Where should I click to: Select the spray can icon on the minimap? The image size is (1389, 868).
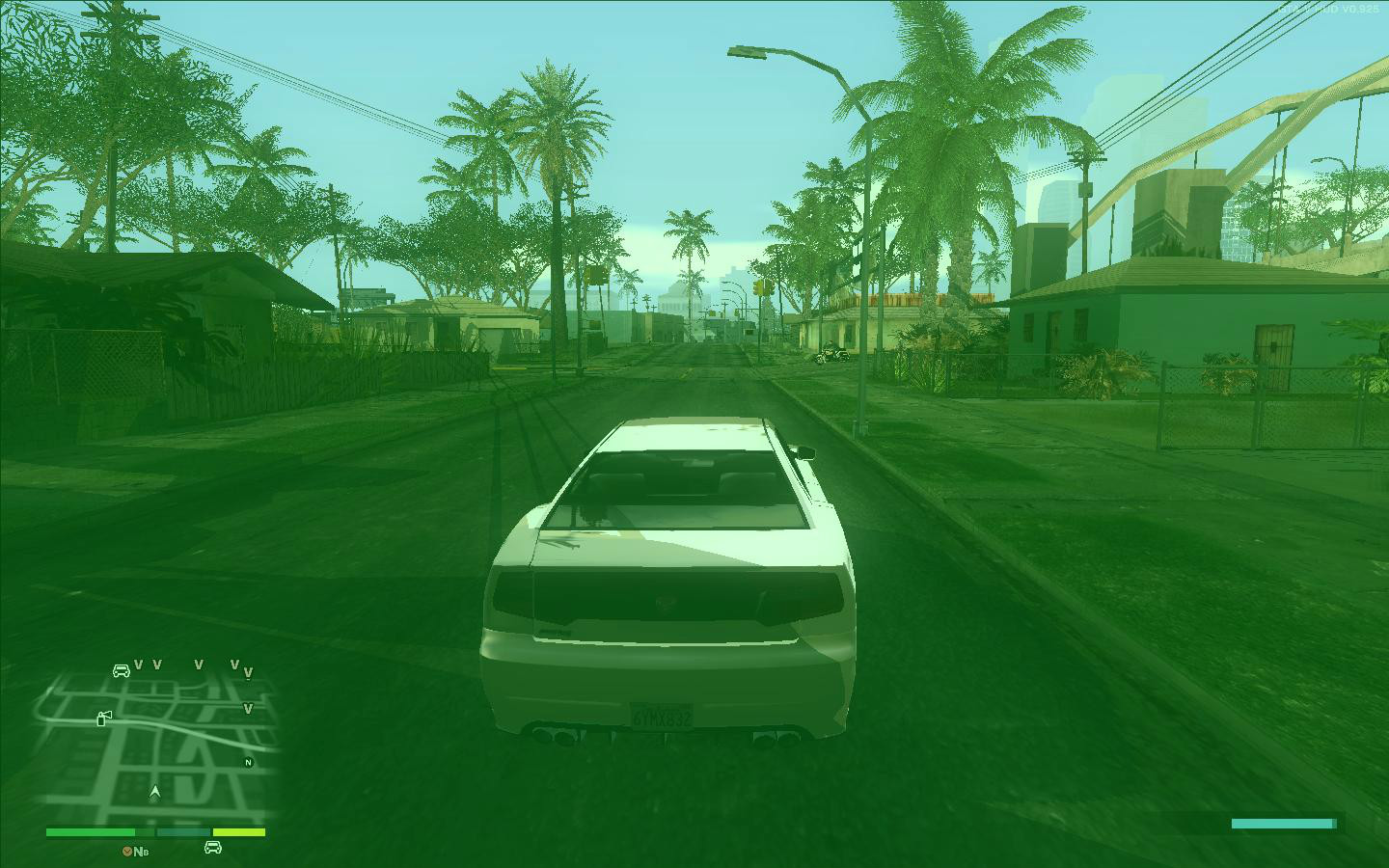coord(103,719)
